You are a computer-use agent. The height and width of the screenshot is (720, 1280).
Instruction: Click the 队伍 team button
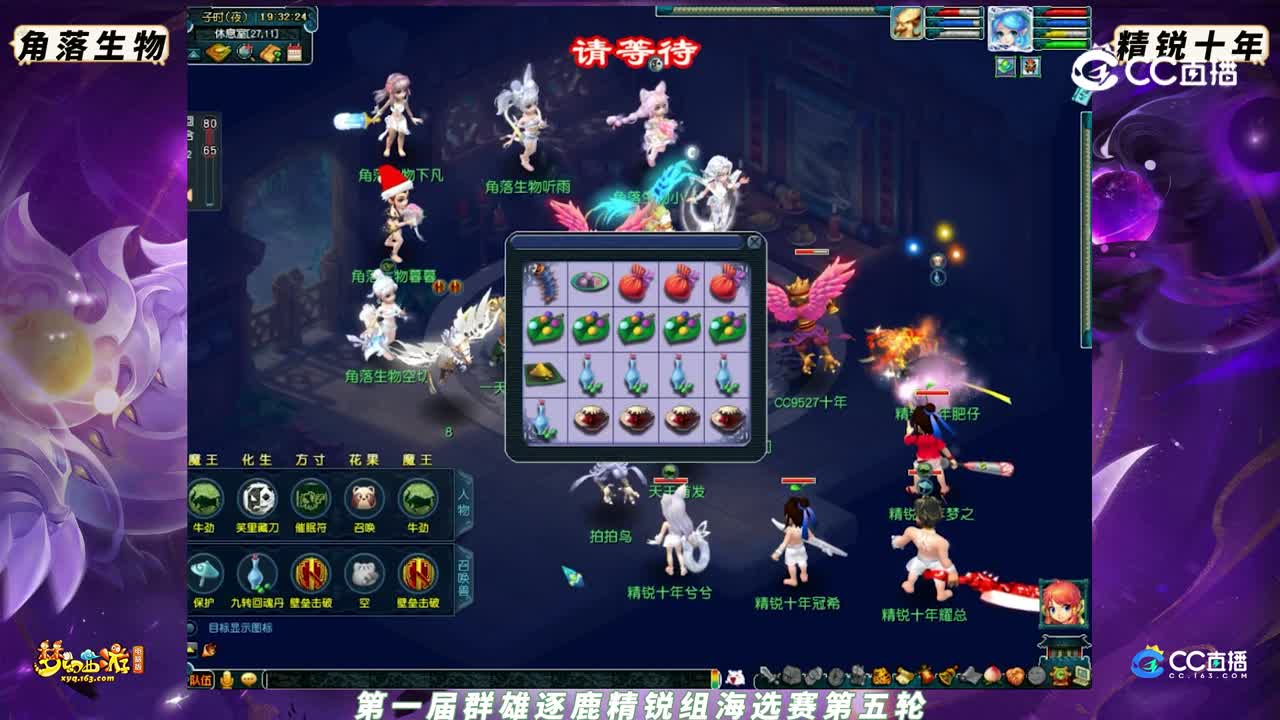[x=200, y=680]
